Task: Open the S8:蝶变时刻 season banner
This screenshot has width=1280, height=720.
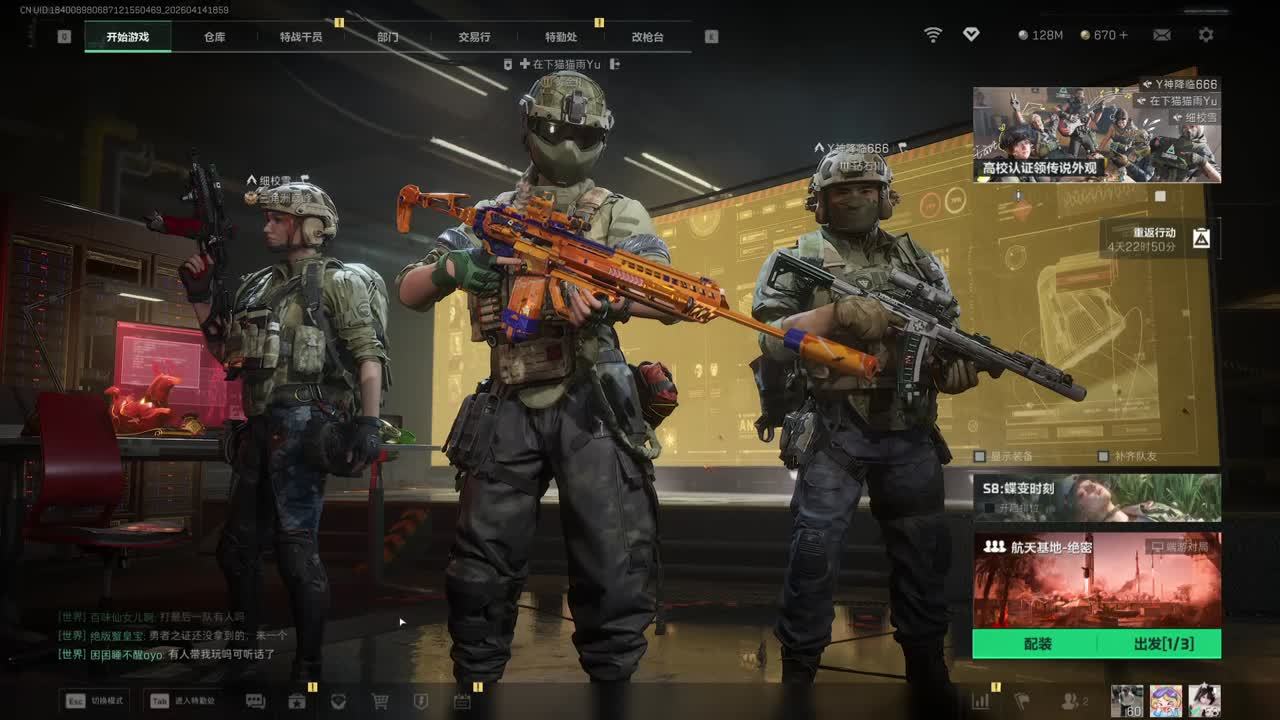Action: [1096, 497]
